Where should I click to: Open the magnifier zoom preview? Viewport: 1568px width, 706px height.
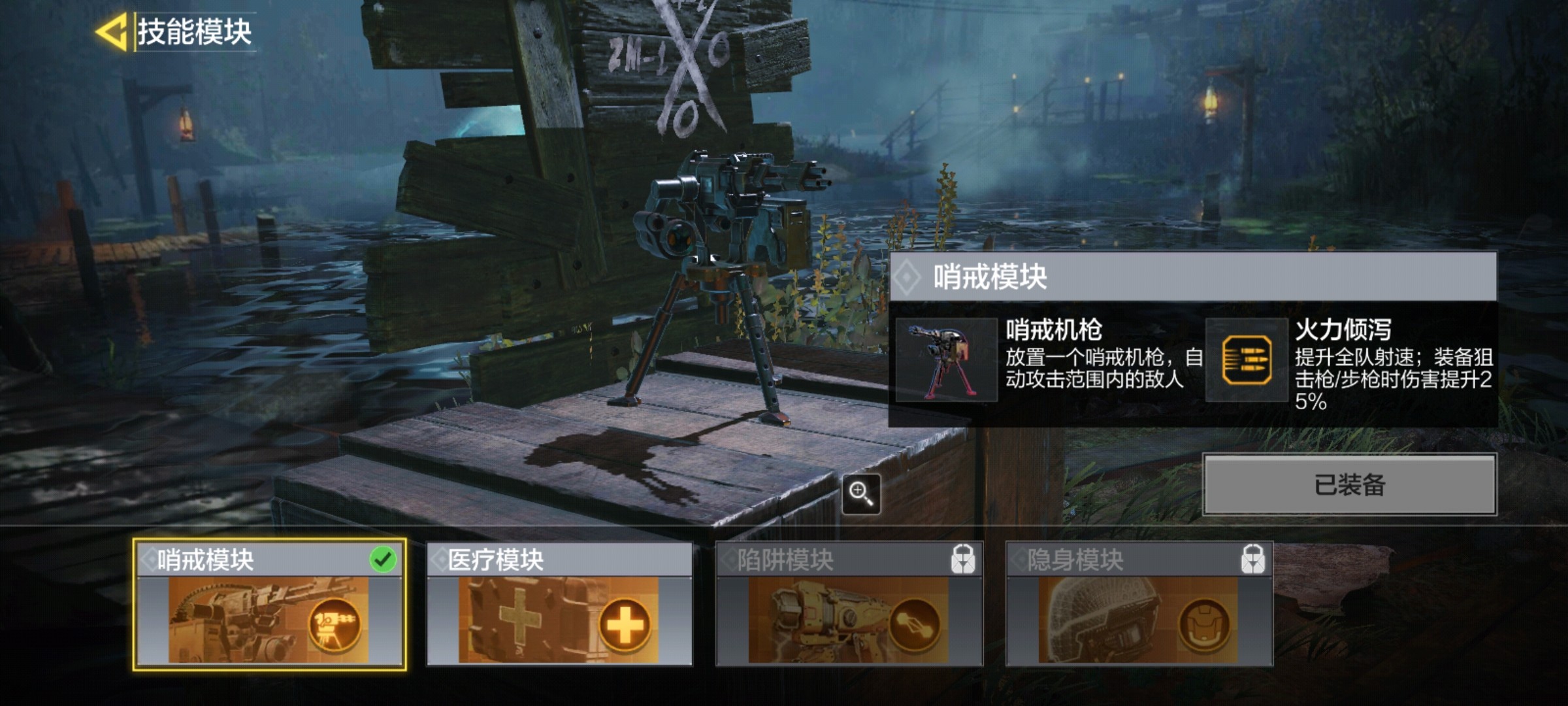tap(860, 494)
